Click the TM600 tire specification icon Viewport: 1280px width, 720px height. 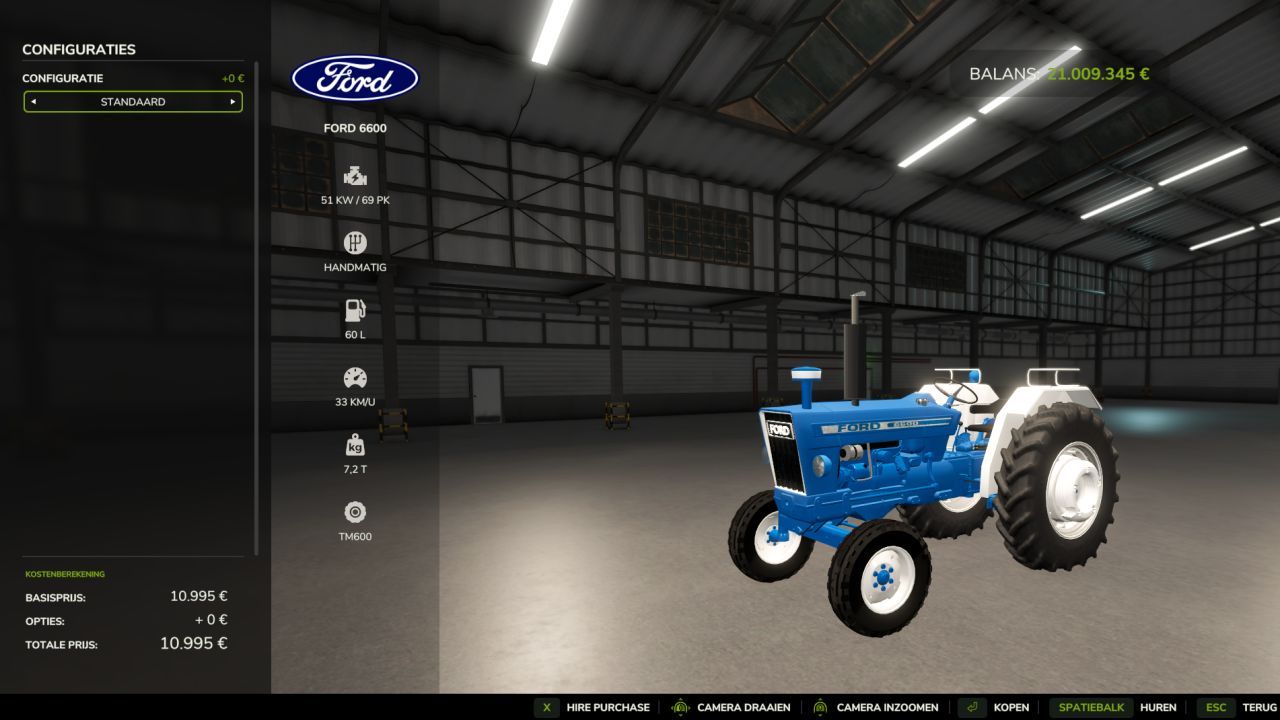pyautogui.click(x=355, y=512)
